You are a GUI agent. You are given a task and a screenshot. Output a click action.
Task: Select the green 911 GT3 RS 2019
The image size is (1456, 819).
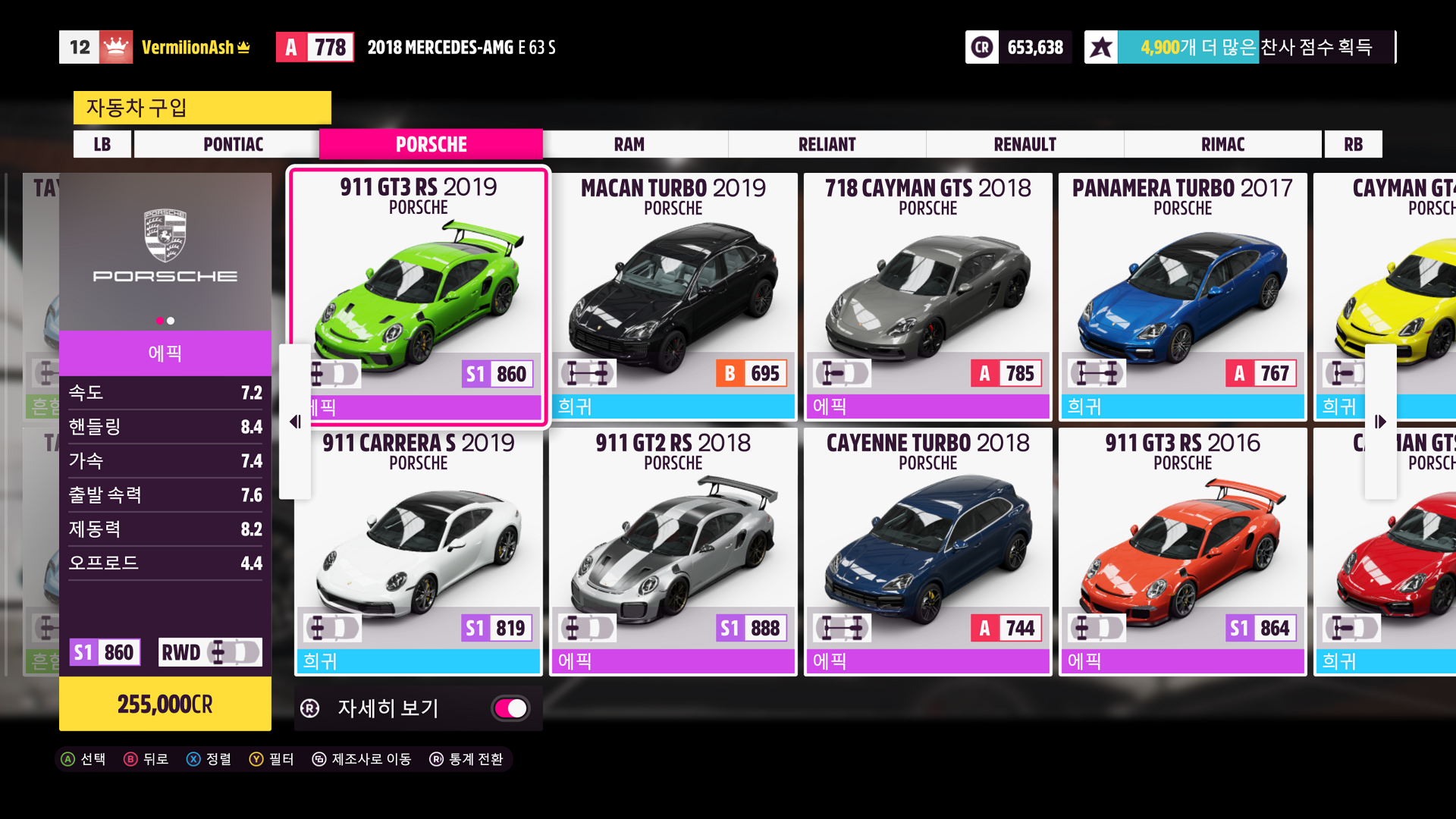pos(419,294)
